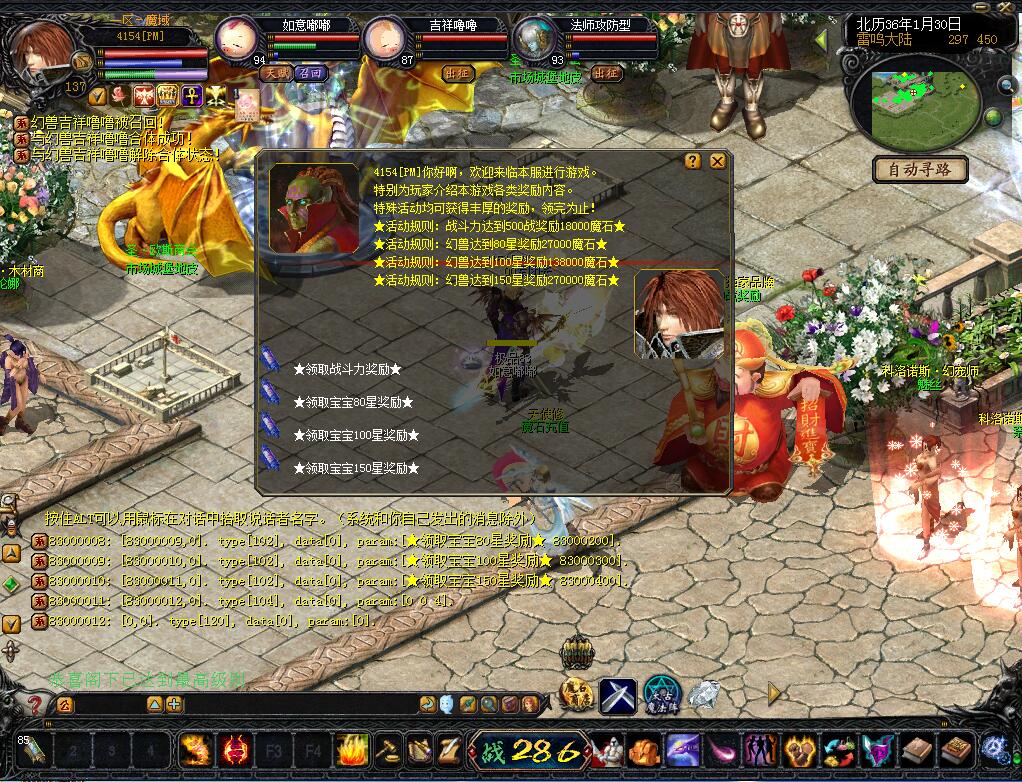
Task: Click the 召回 button under 如意嘟嘟
Action: pos(310,73)
